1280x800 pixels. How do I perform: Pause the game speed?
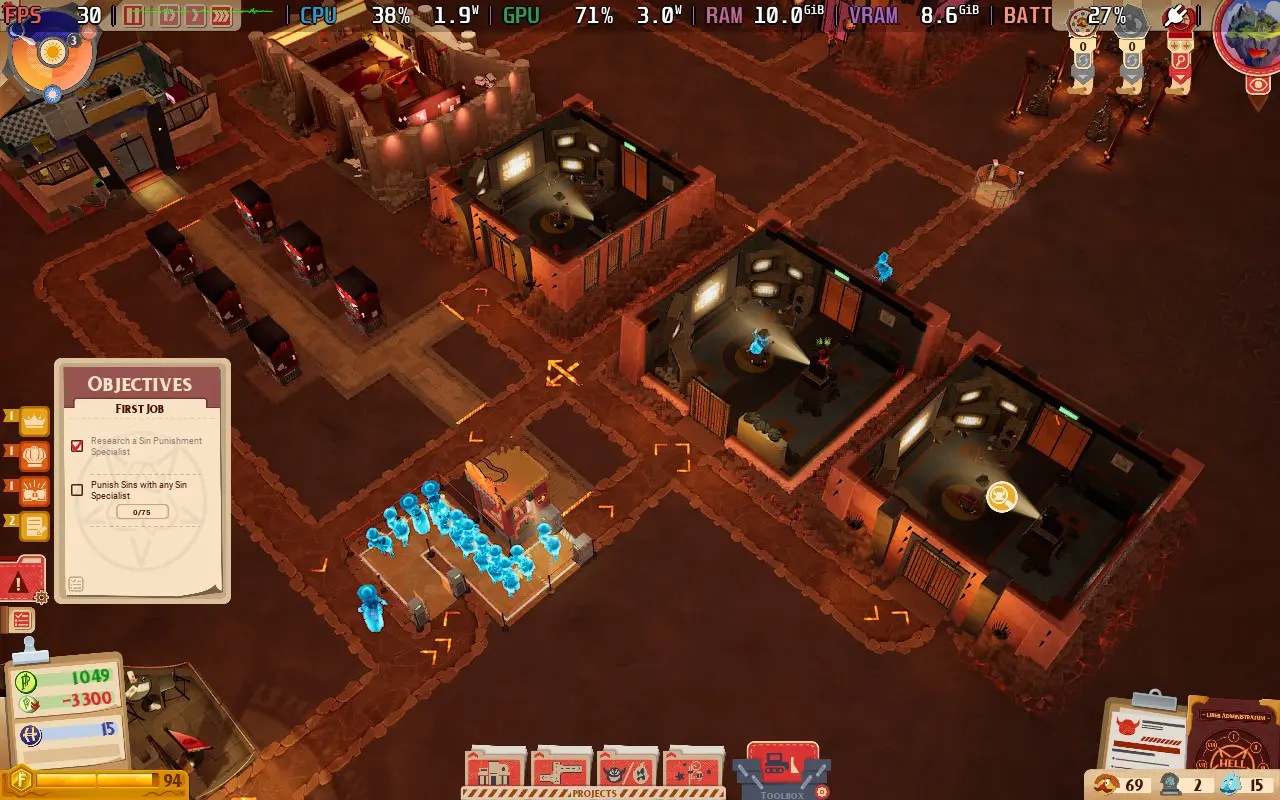click(x=134, y=15)
